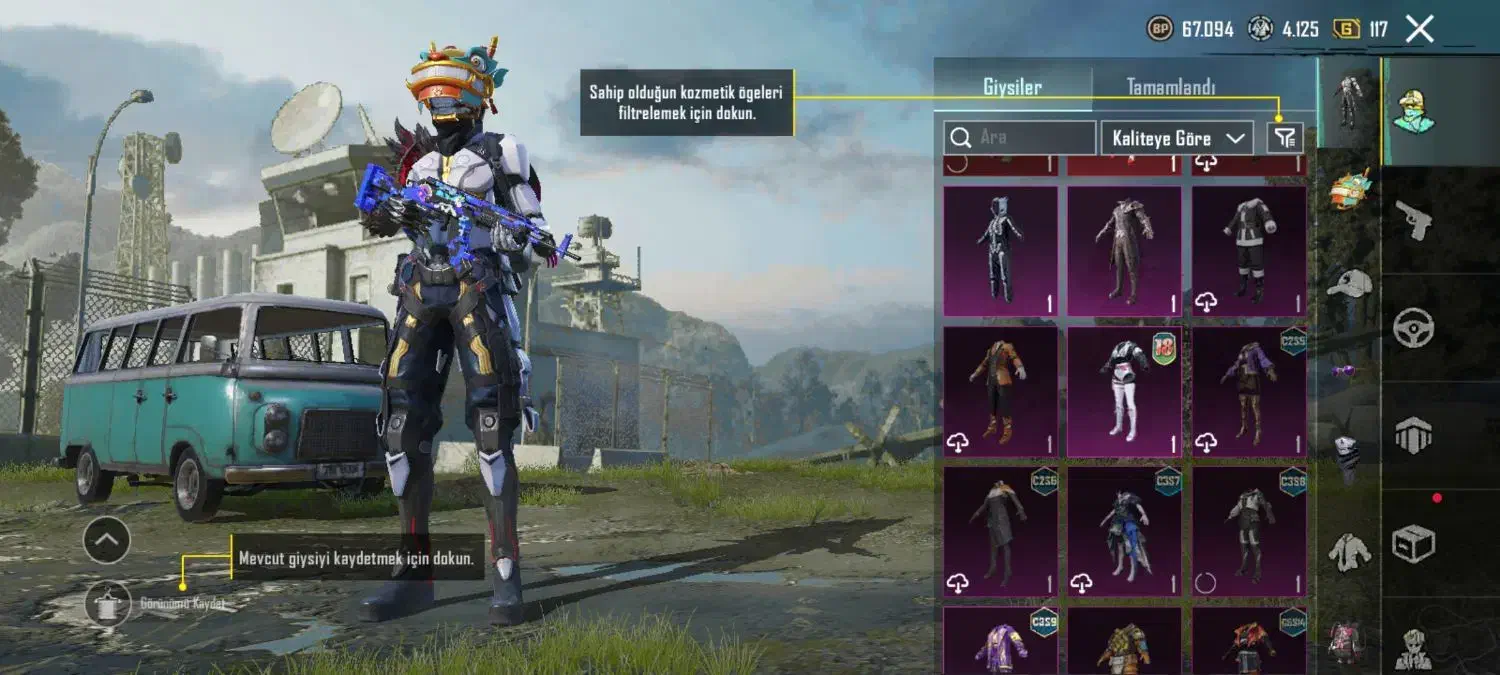Choose the orange jacket outfit

pos(1000,392)
